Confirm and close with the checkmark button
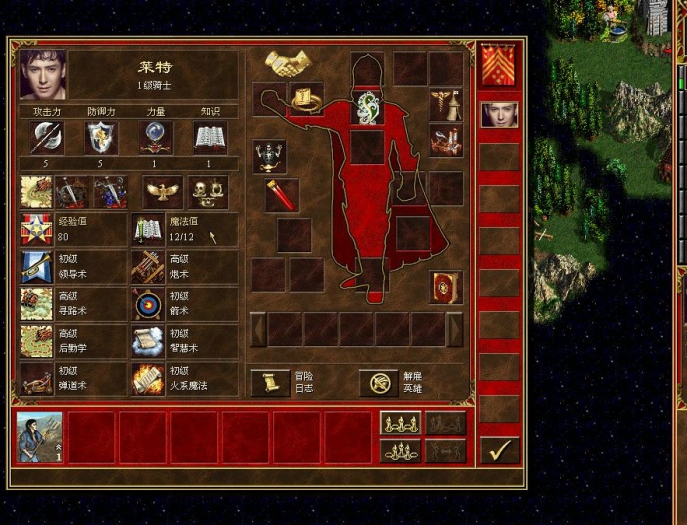 pyautogui.click(x=499, y=450)
